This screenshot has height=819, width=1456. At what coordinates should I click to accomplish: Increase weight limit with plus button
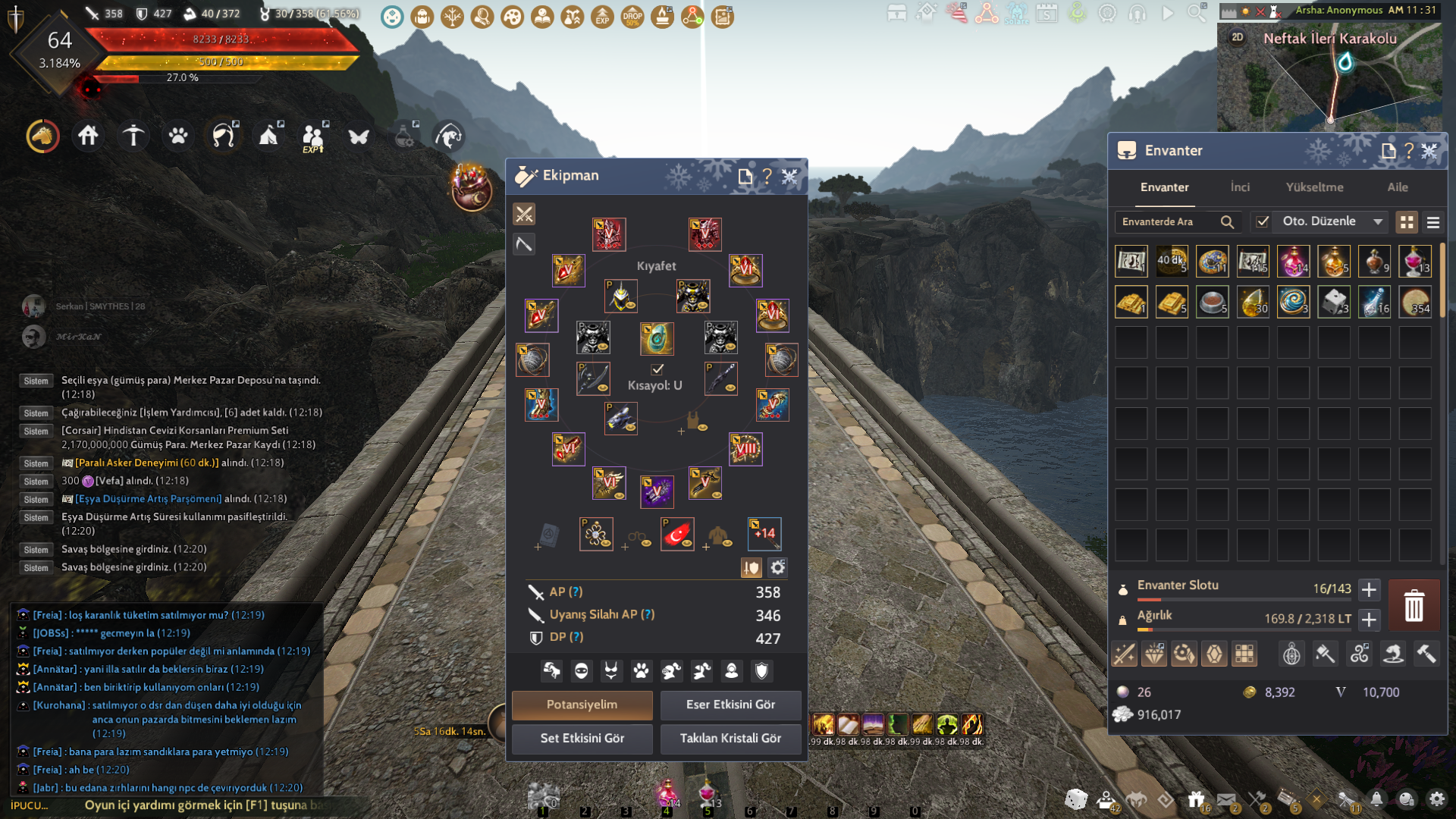[x=1369, y=620]
